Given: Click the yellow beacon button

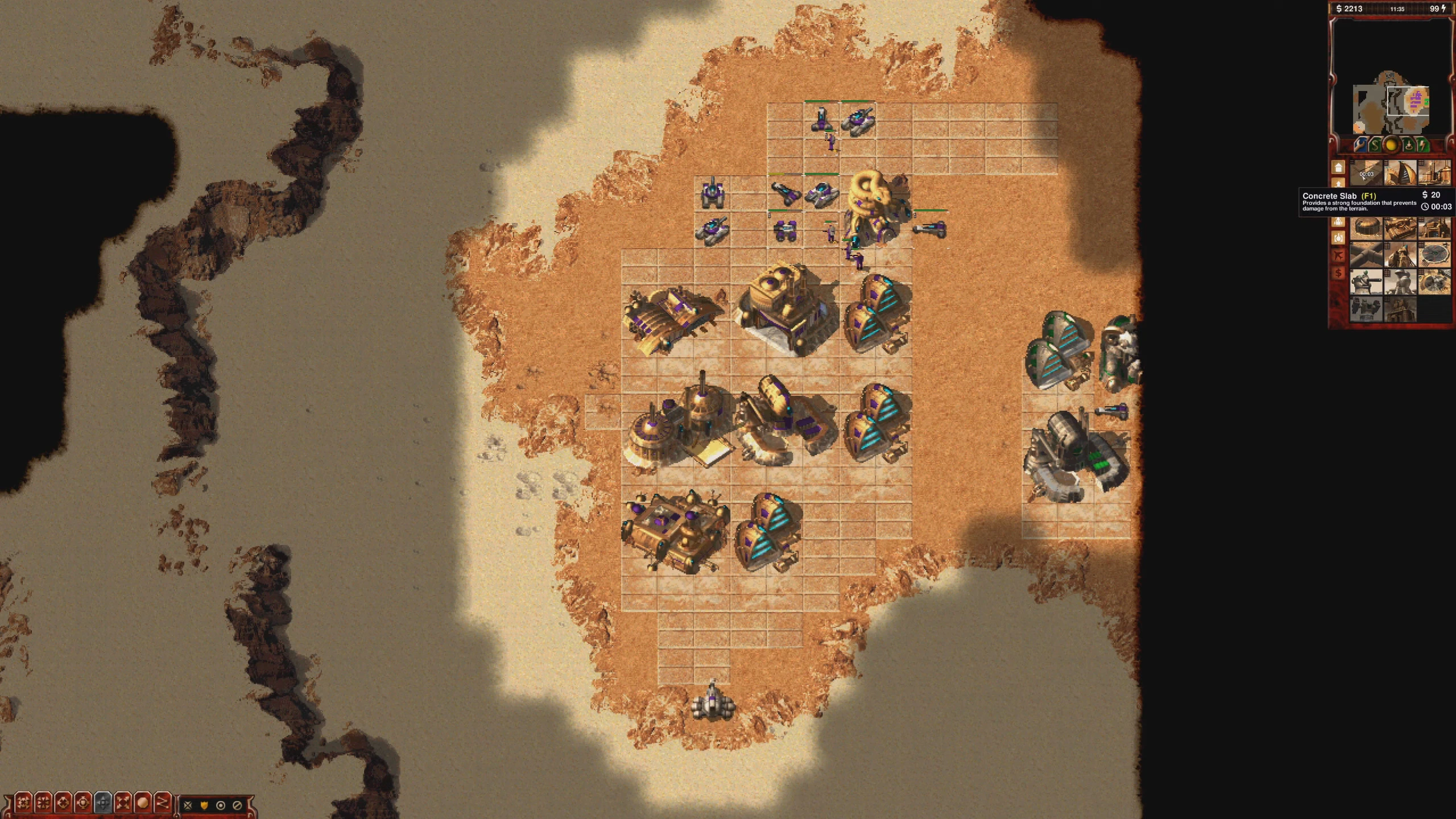Looking at the screenshot, I should (1391, 146).
